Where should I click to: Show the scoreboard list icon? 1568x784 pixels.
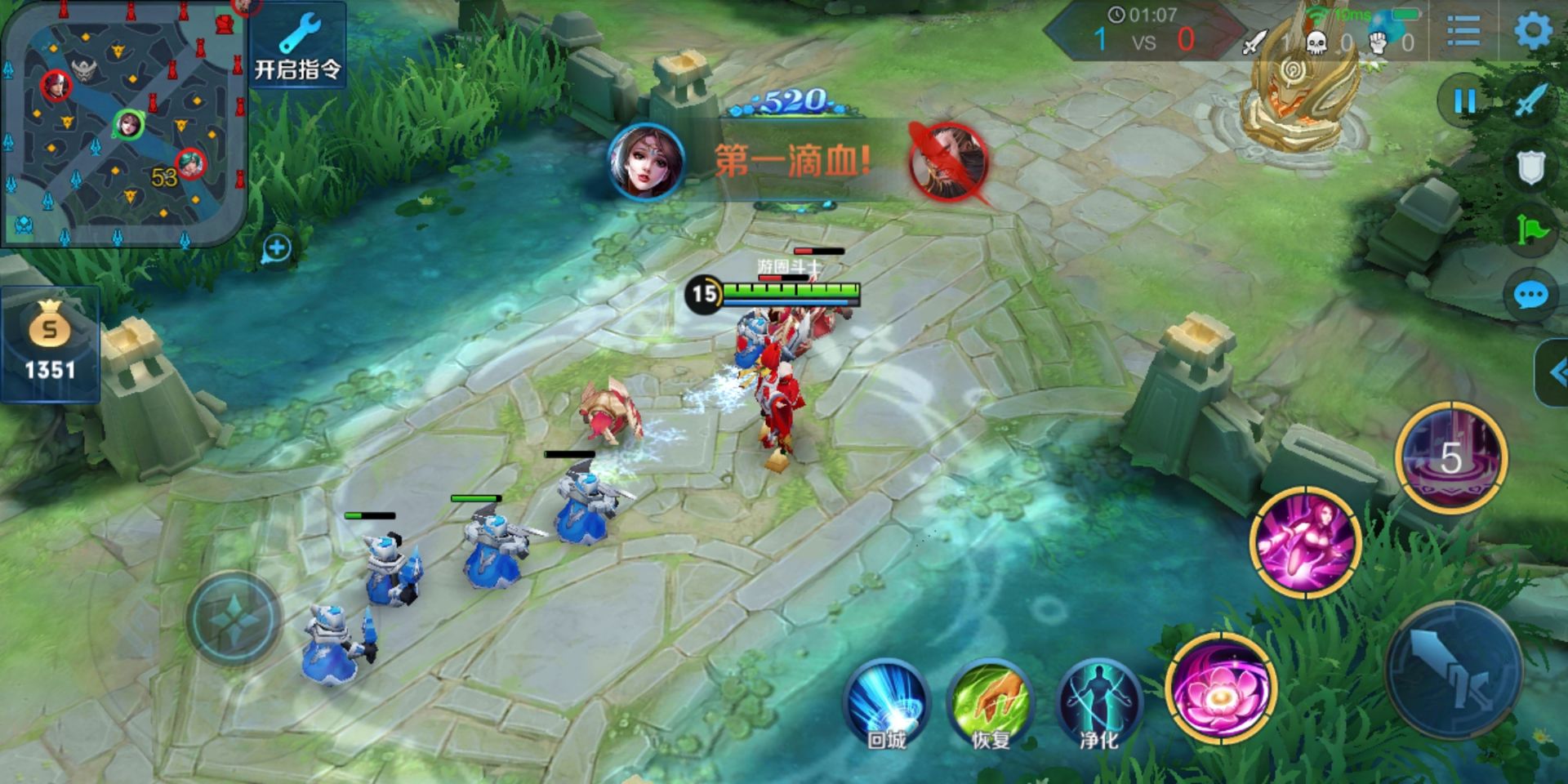tap(1463, 33)
